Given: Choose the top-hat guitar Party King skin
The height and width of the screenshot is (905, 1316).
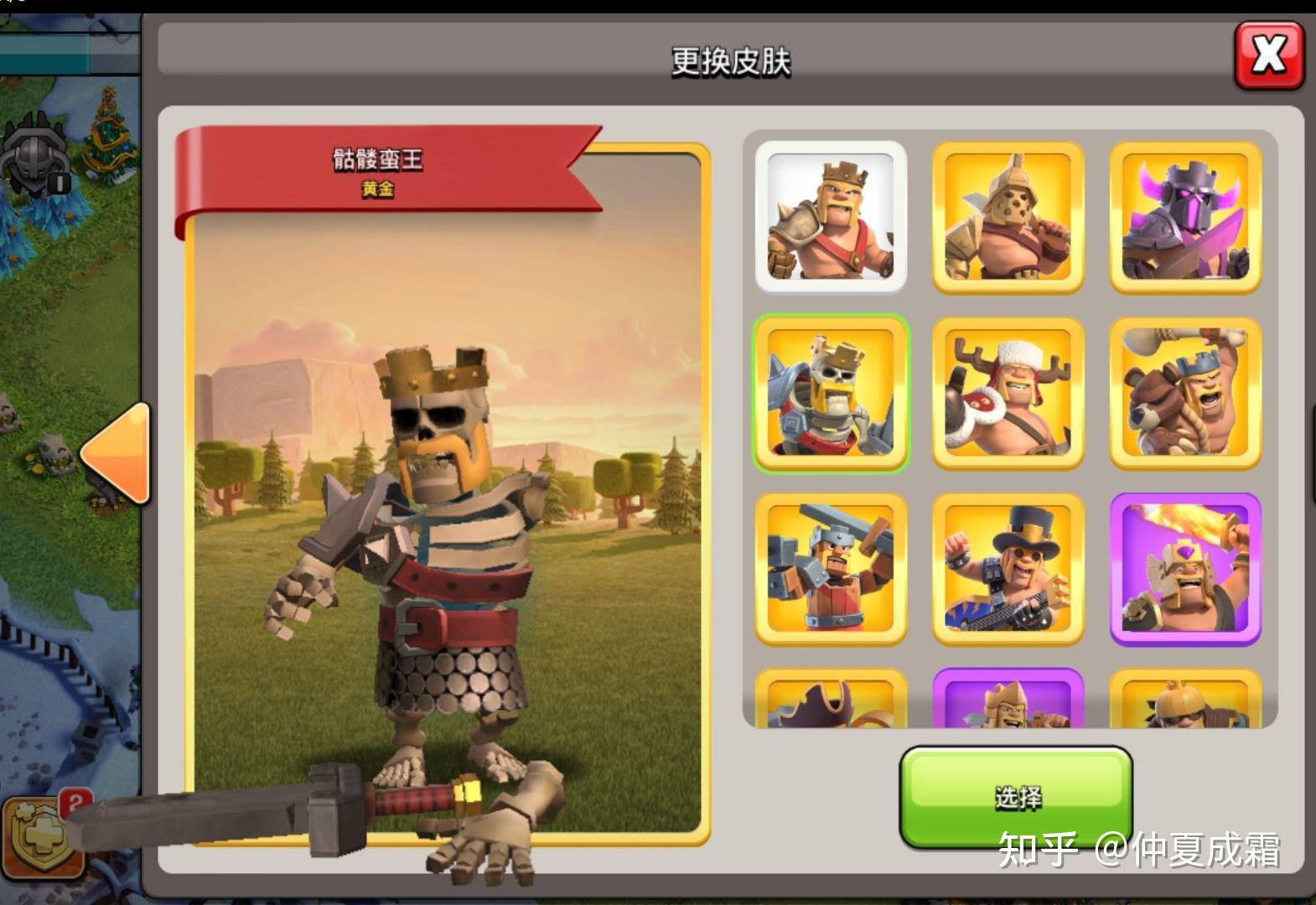Looking at the screenshot, I should point(1008,569).
